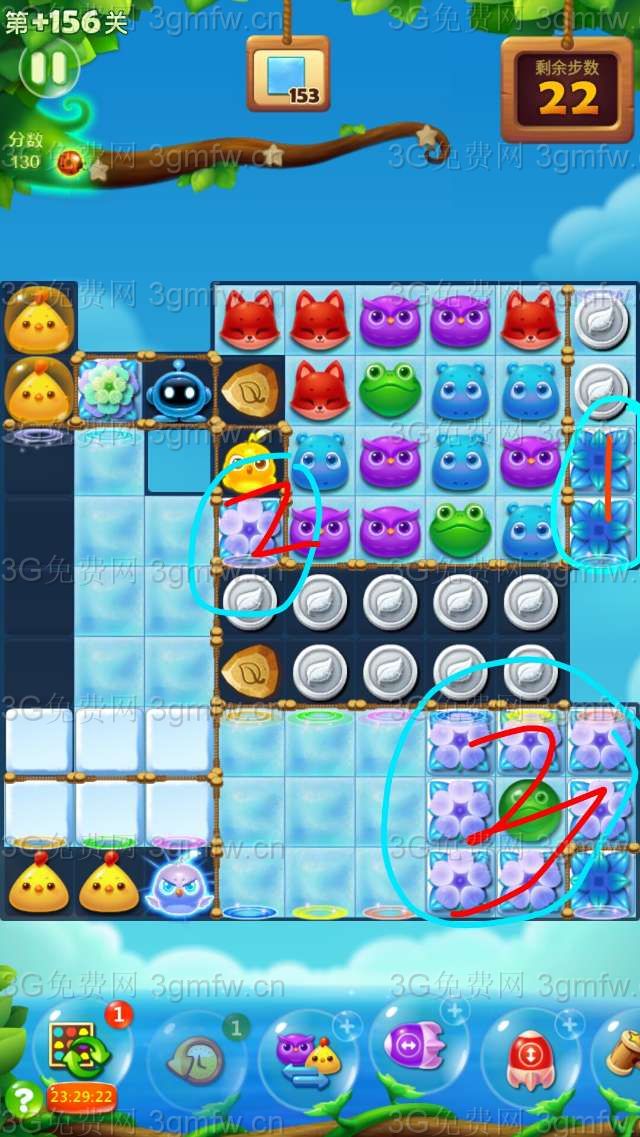Tap the green flower tile
640x1137 pixels.
[108, 390]
